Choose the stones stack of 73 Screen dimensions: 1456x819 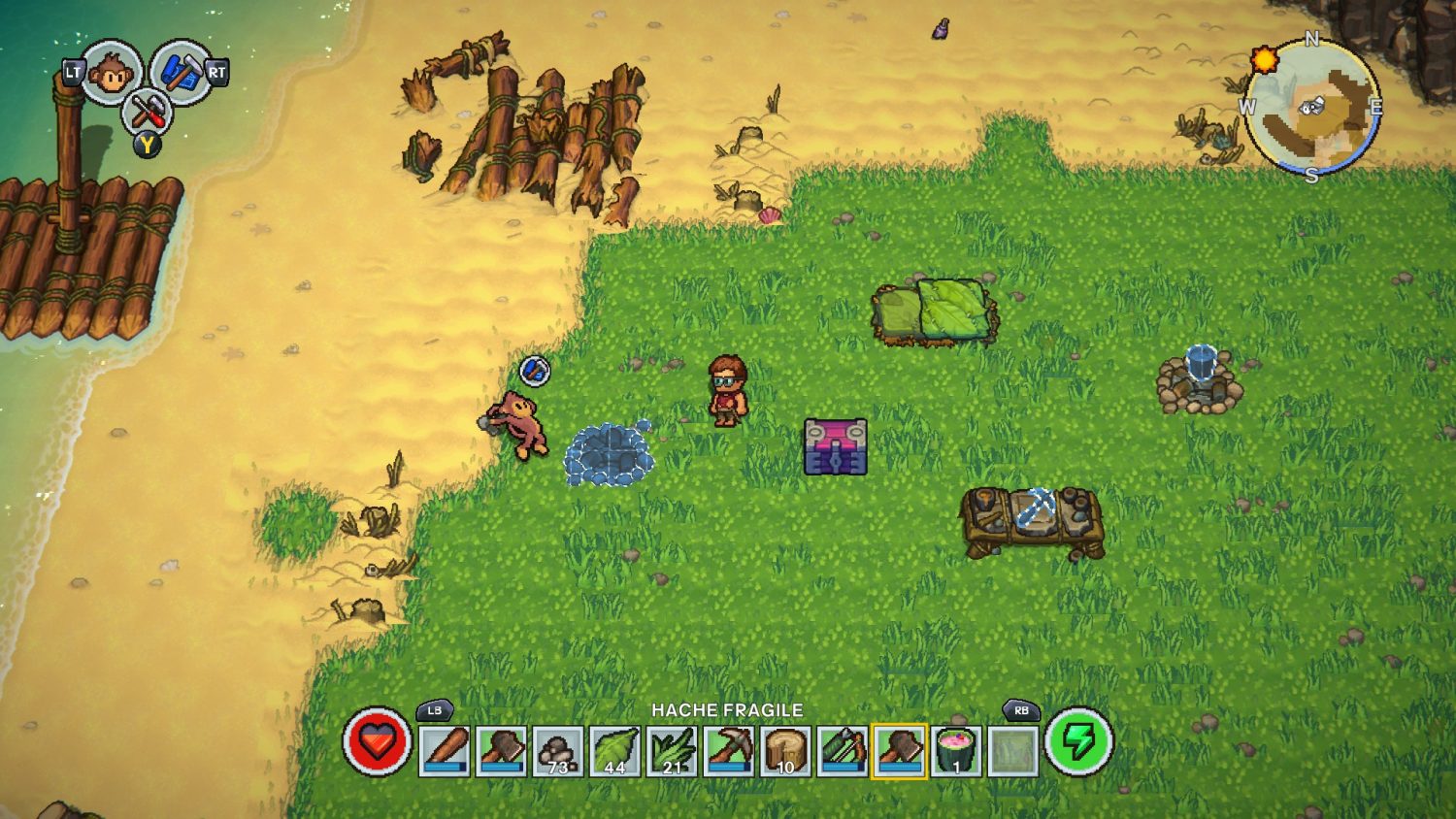[558, 750]
